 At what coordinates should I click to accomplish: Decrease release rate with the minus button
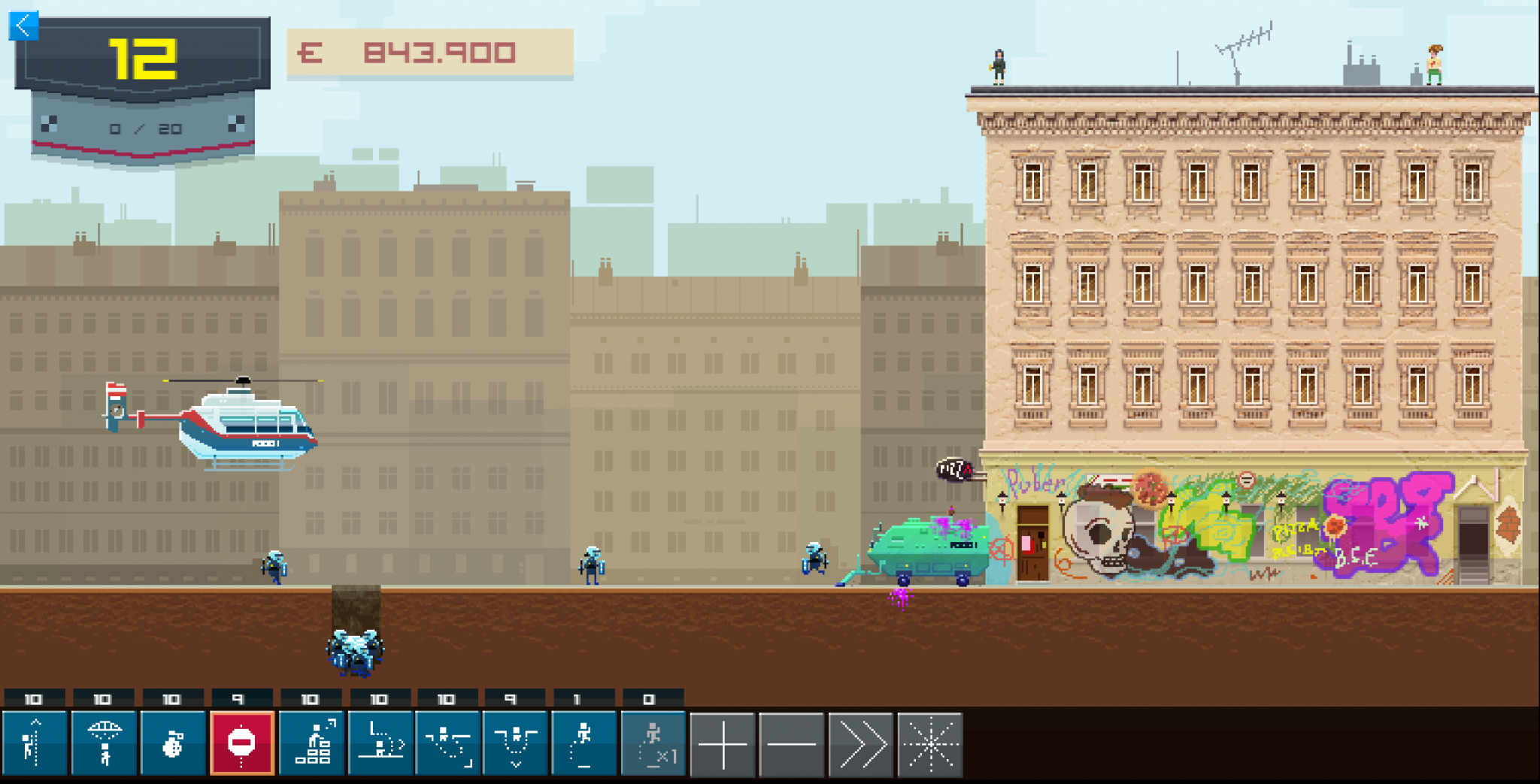pyautogui.click(x=791, y=744)
